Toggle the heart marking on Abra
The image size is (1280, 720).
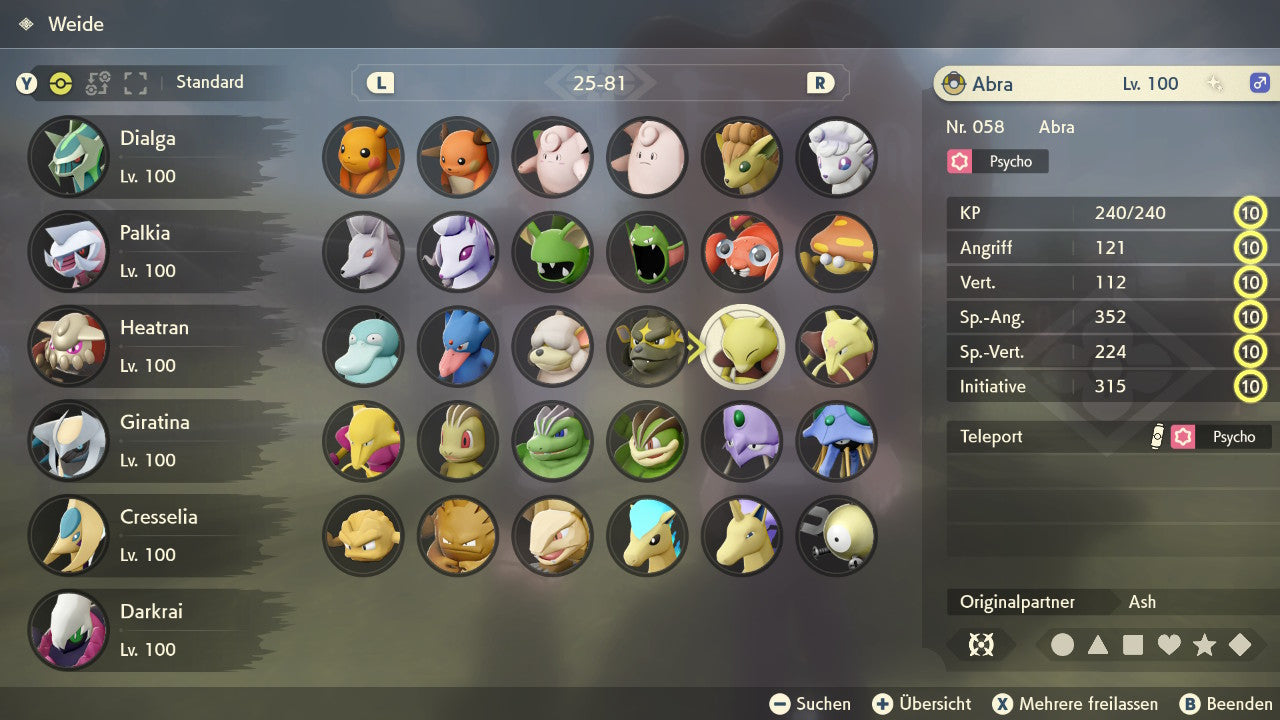point(1169,645)
